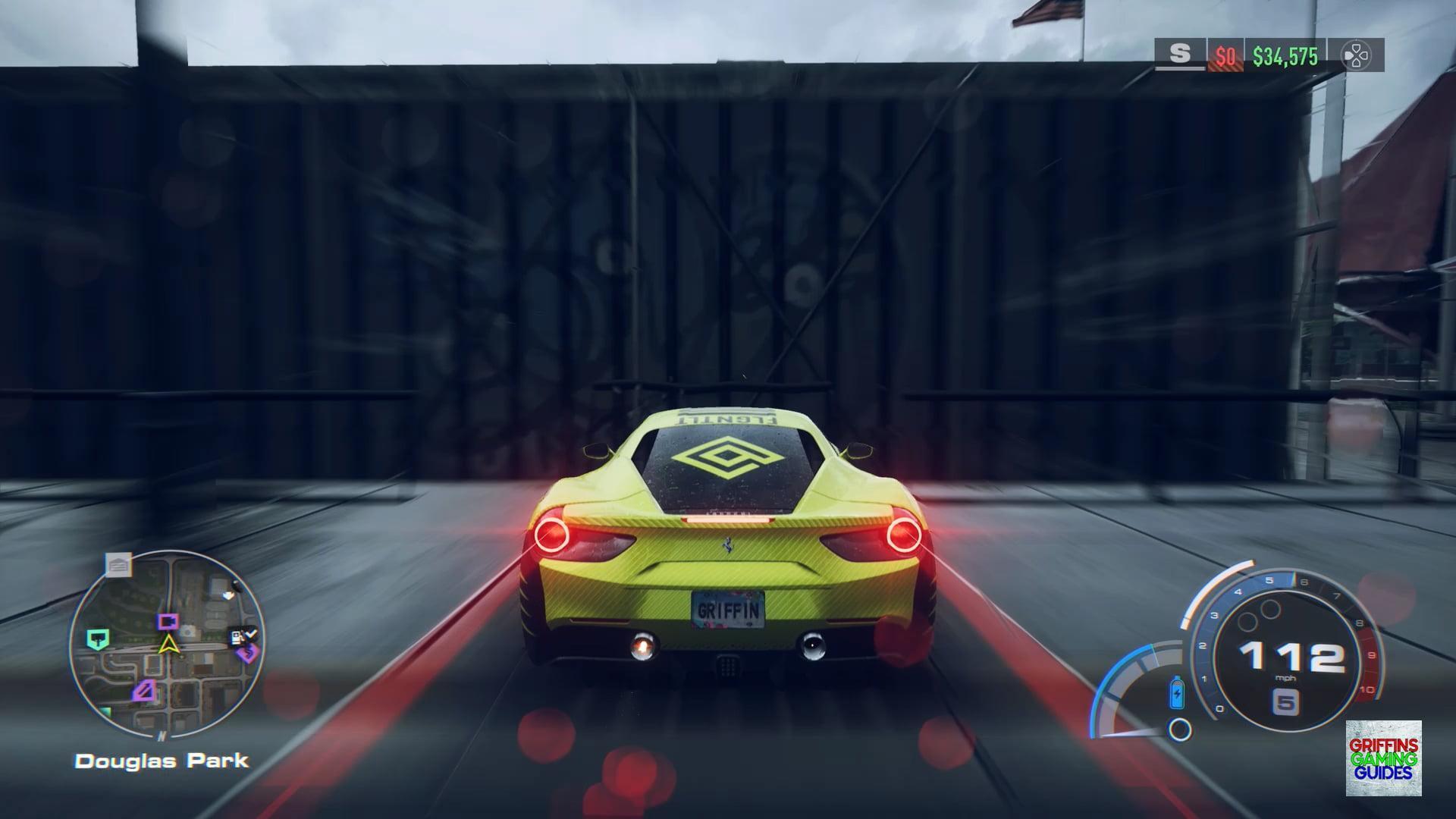Click the blue nitrous bottle icon
The width and height of the screenshot is (1456, 819).
tap(1177, 692)
